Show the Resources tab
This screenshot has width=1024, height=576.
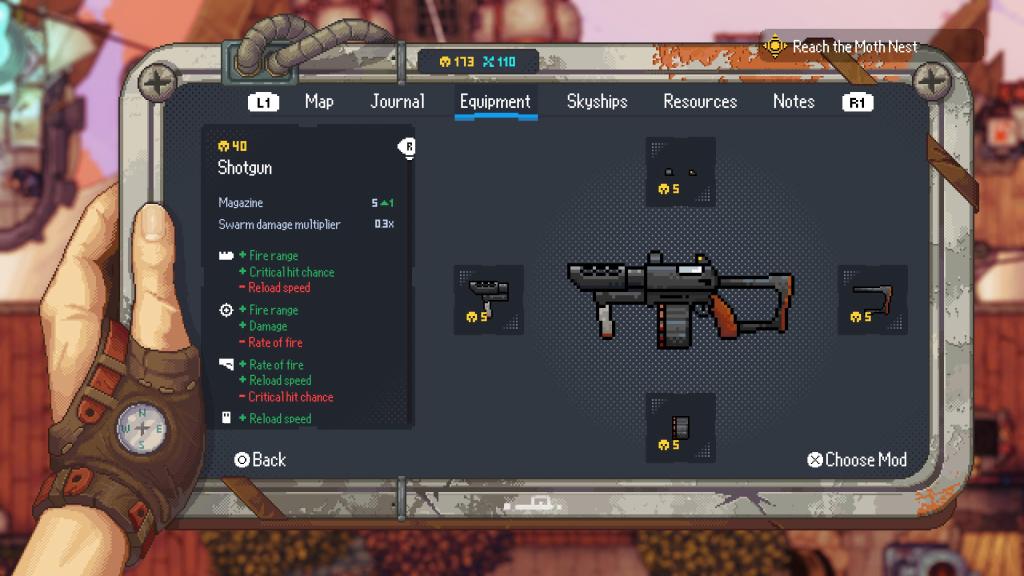pyautogui.click(x=700, y=101)
